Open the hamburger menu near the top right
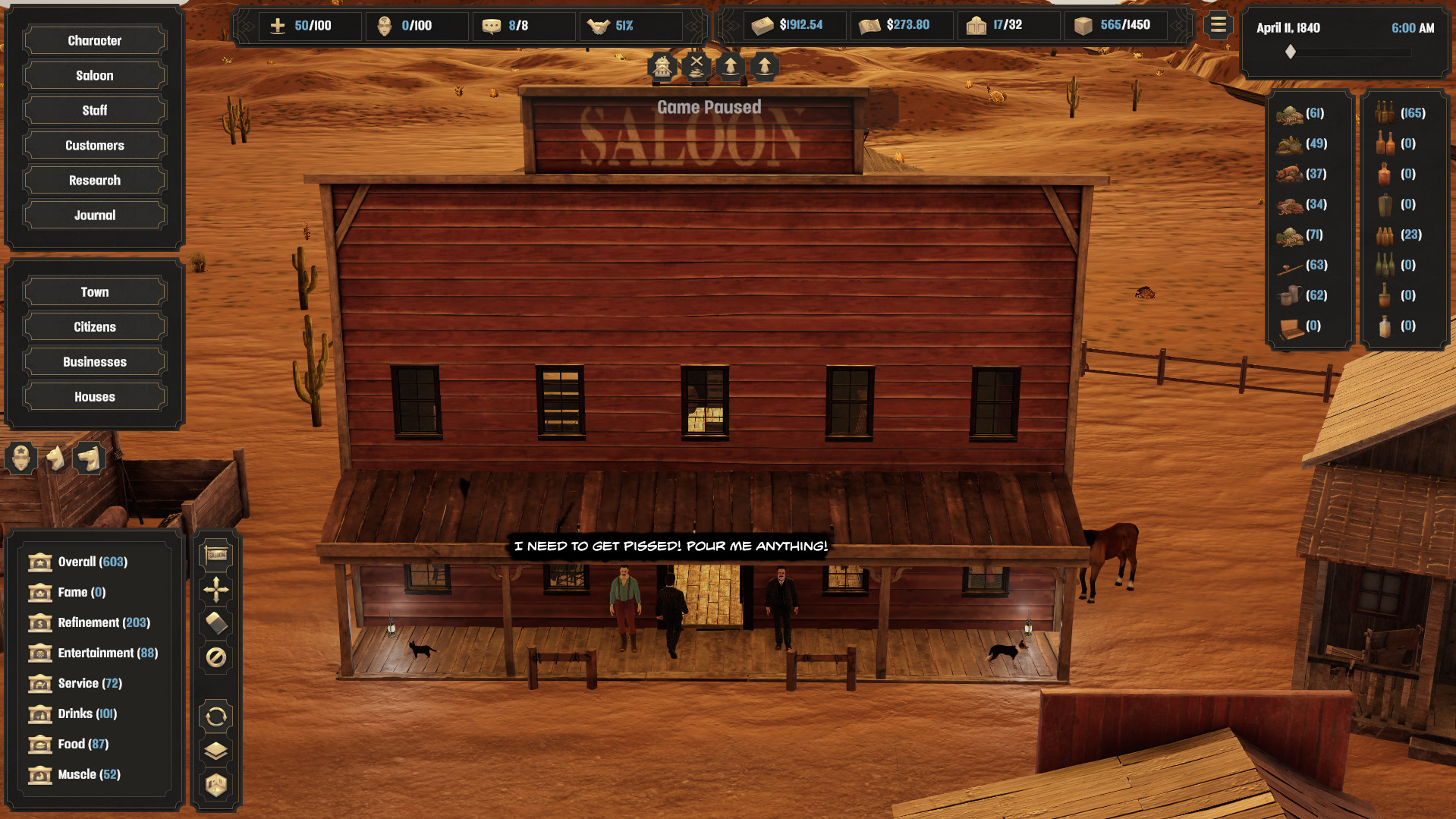 (x=1217, y=25)
